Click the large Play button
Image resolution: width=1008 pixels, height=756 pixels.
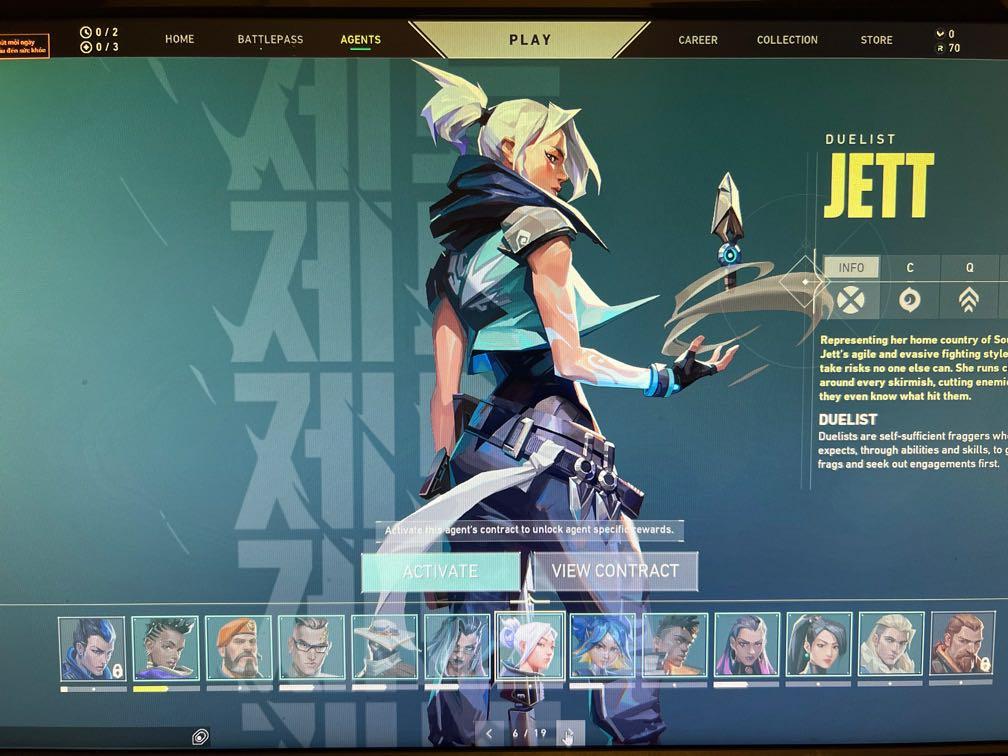(530, 40)
